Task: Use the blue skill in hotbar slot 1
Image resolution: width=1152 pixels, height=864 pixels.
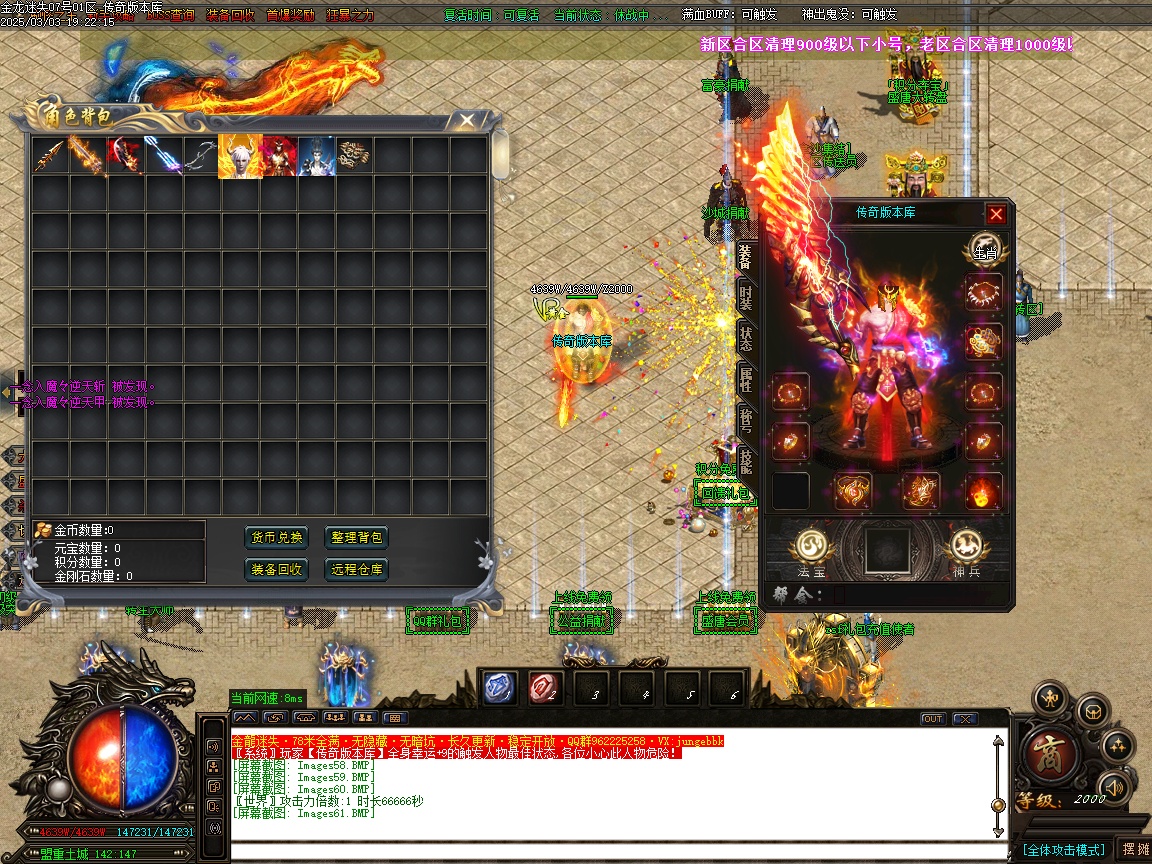Action: pyautogui.click(x=500, y=687)
